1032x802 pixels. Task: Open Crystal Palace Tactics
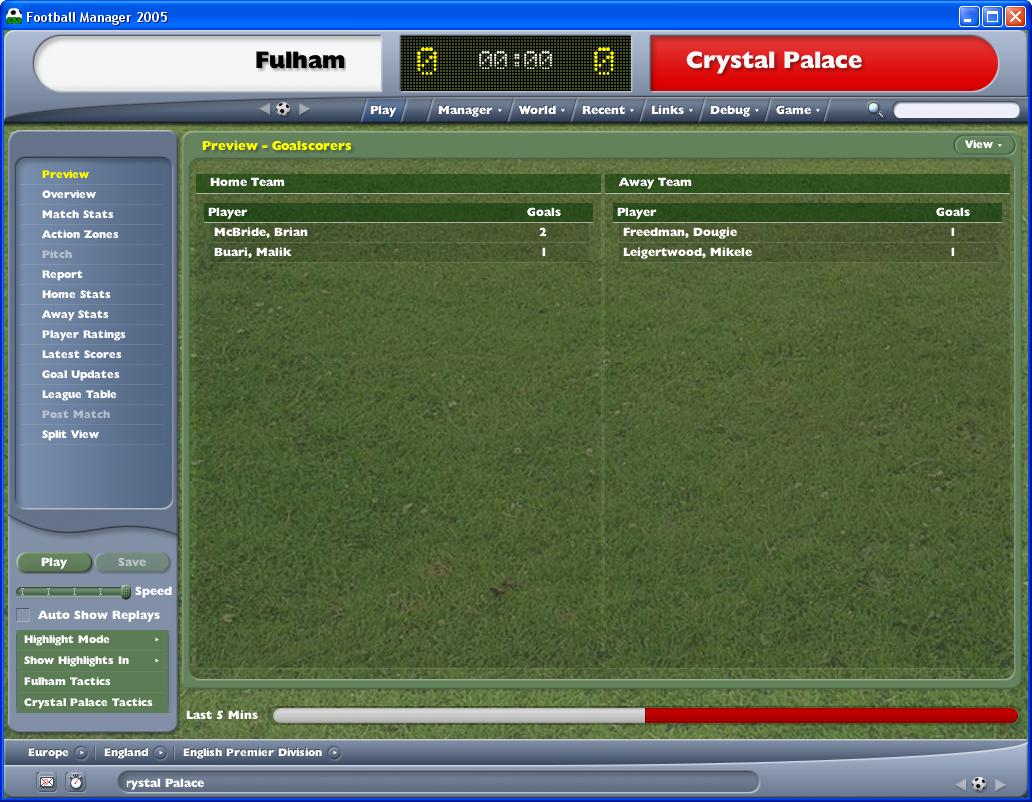click(88, 702)
